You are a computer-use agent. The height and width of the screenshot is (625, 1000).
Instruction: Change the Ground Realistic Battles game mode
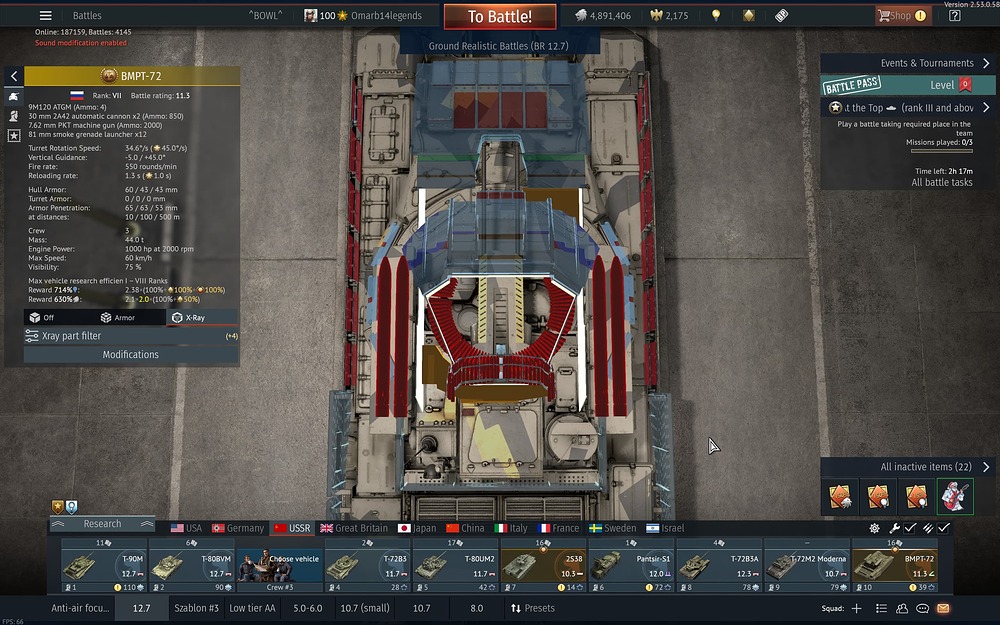coord(500,46)
